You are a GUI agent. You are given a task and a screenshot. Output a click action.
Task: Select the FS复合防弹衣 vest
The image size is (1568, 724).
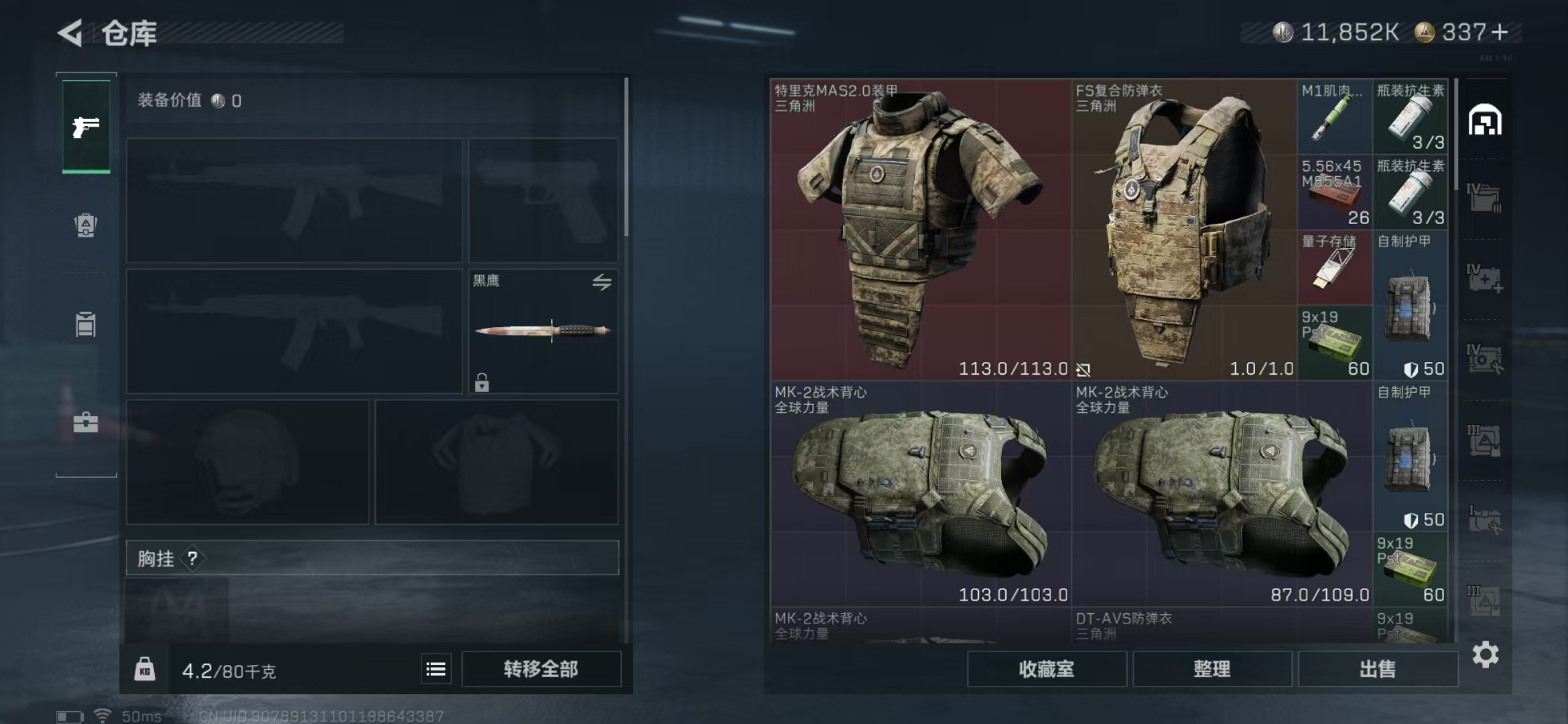[x=1184, y=229]
